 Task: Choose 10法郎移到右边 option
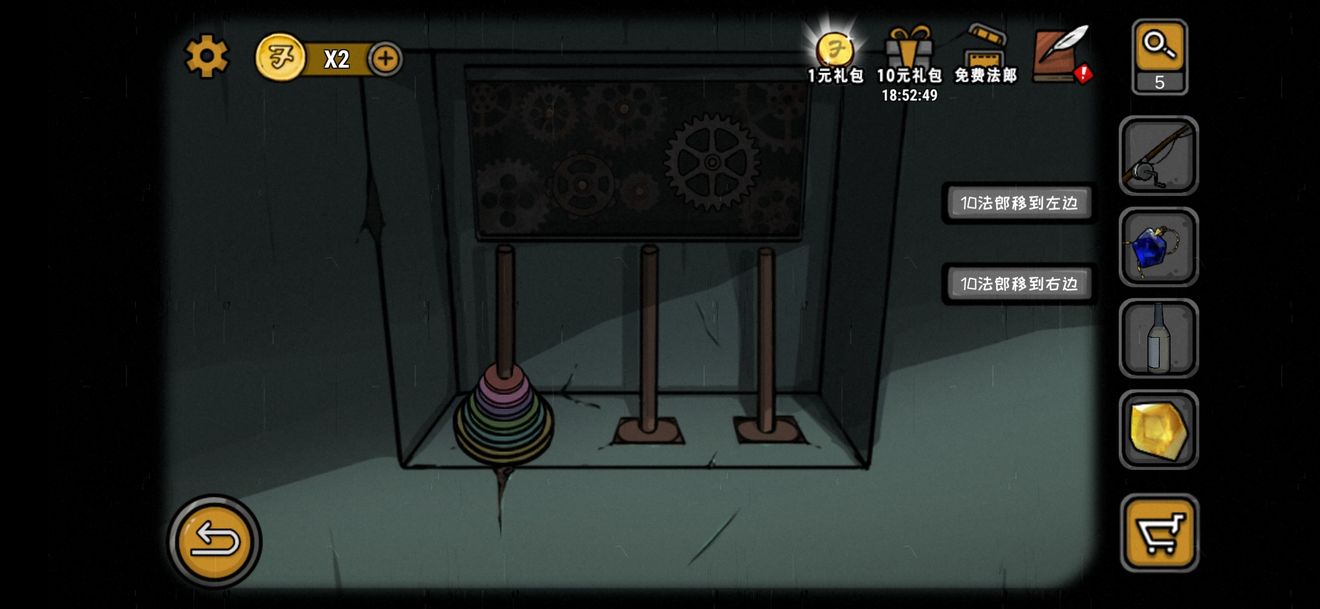[1019, 284]
